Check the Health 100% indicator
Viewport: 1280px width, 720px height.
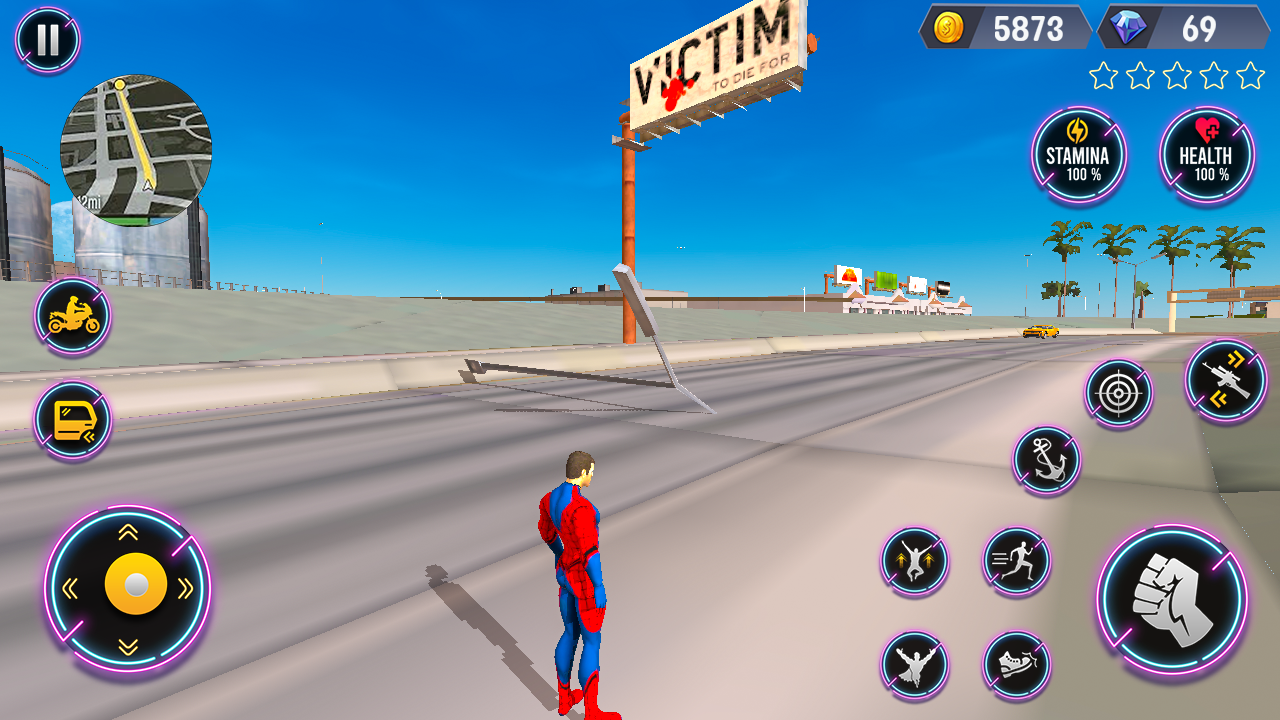click(x=1206, y=155)
